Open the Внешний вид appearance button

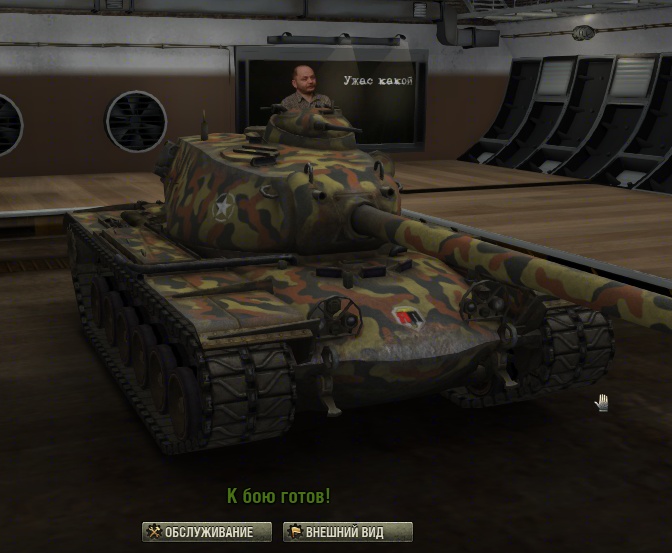pos(347,532)
